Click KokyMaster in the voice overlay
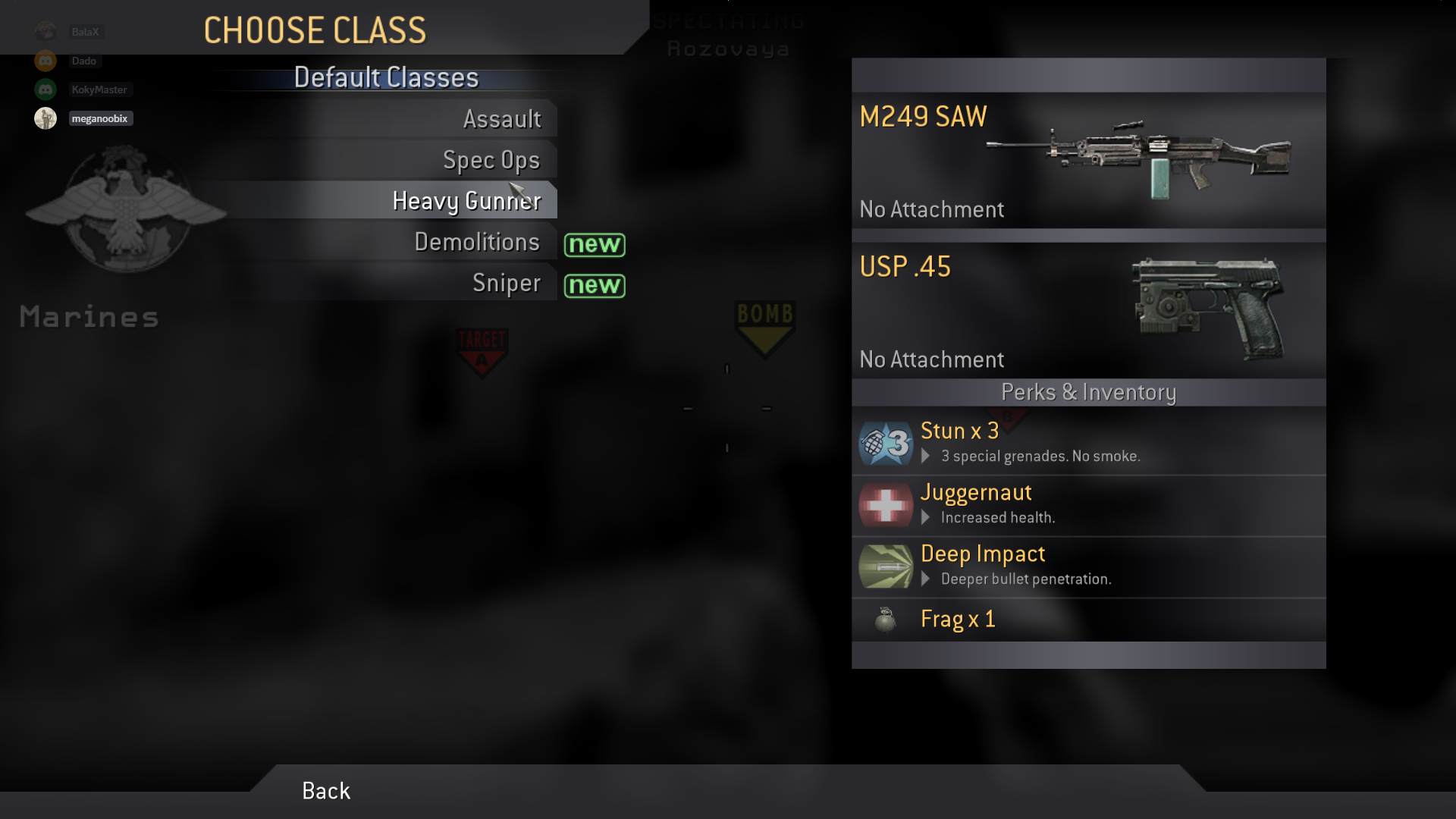This screenshot has height=819, width=1456. click(x=99, y=89)
